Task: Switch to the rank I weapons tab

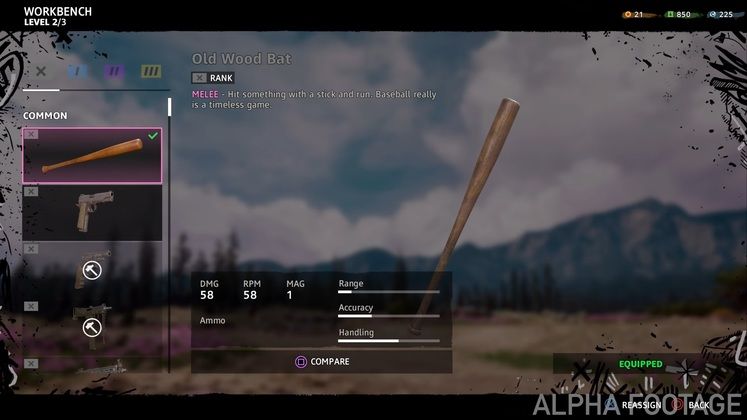Action: [x=76, y=72]
